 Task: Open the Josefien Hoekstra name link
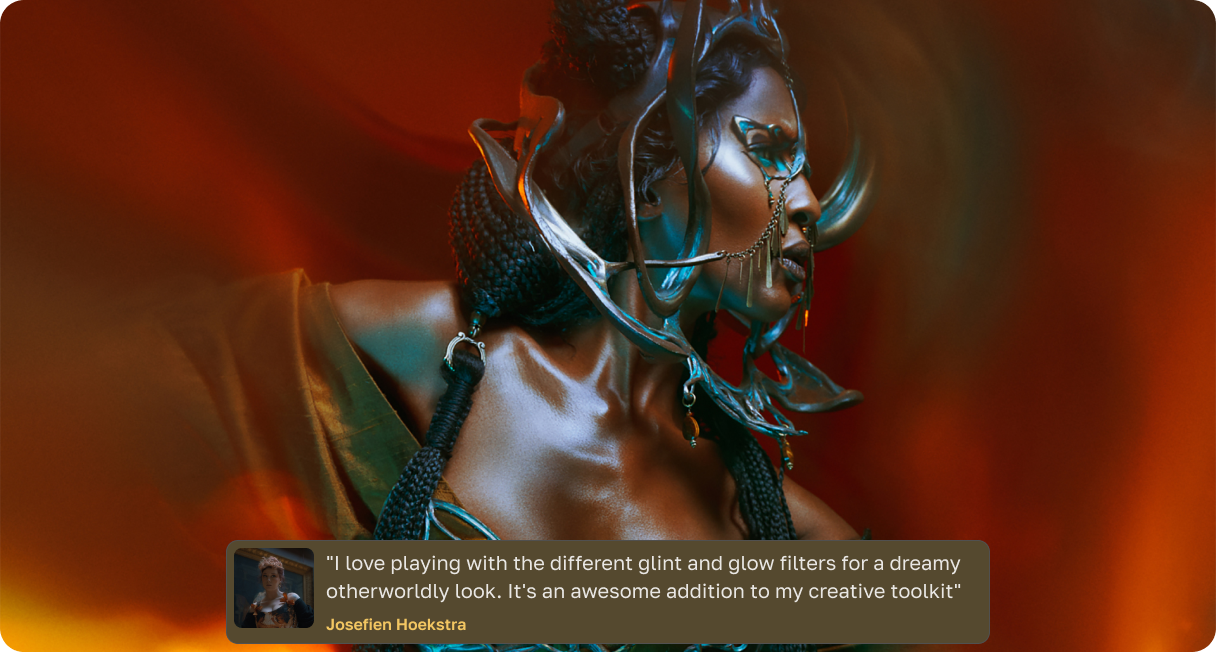pyautogui.click(x=396, y=625)
